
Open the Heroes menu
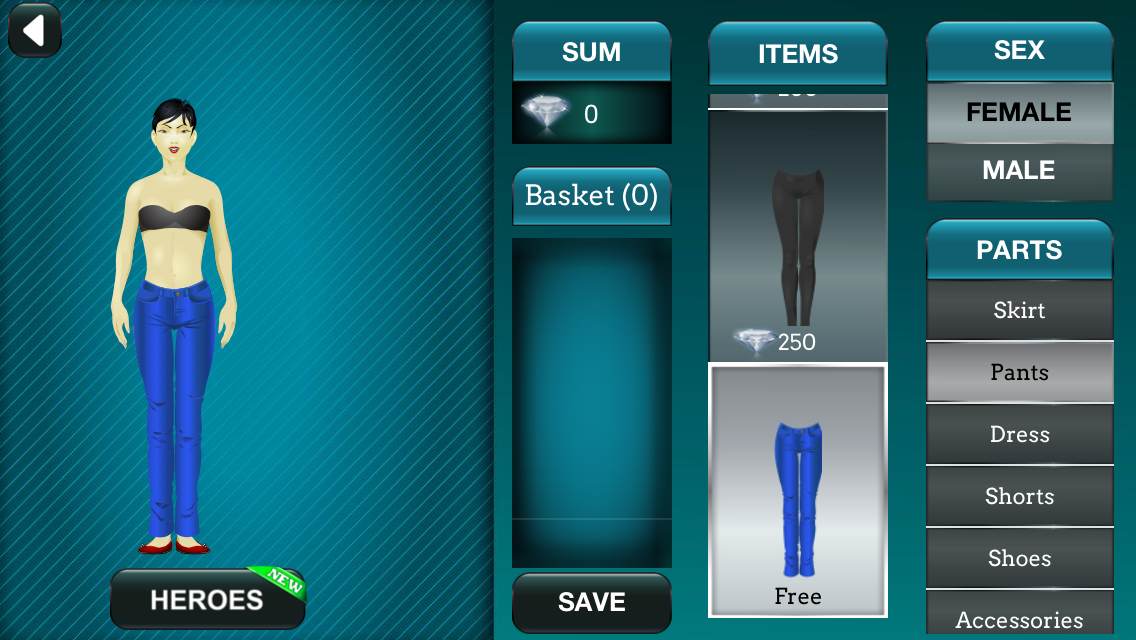pos(207,599)
